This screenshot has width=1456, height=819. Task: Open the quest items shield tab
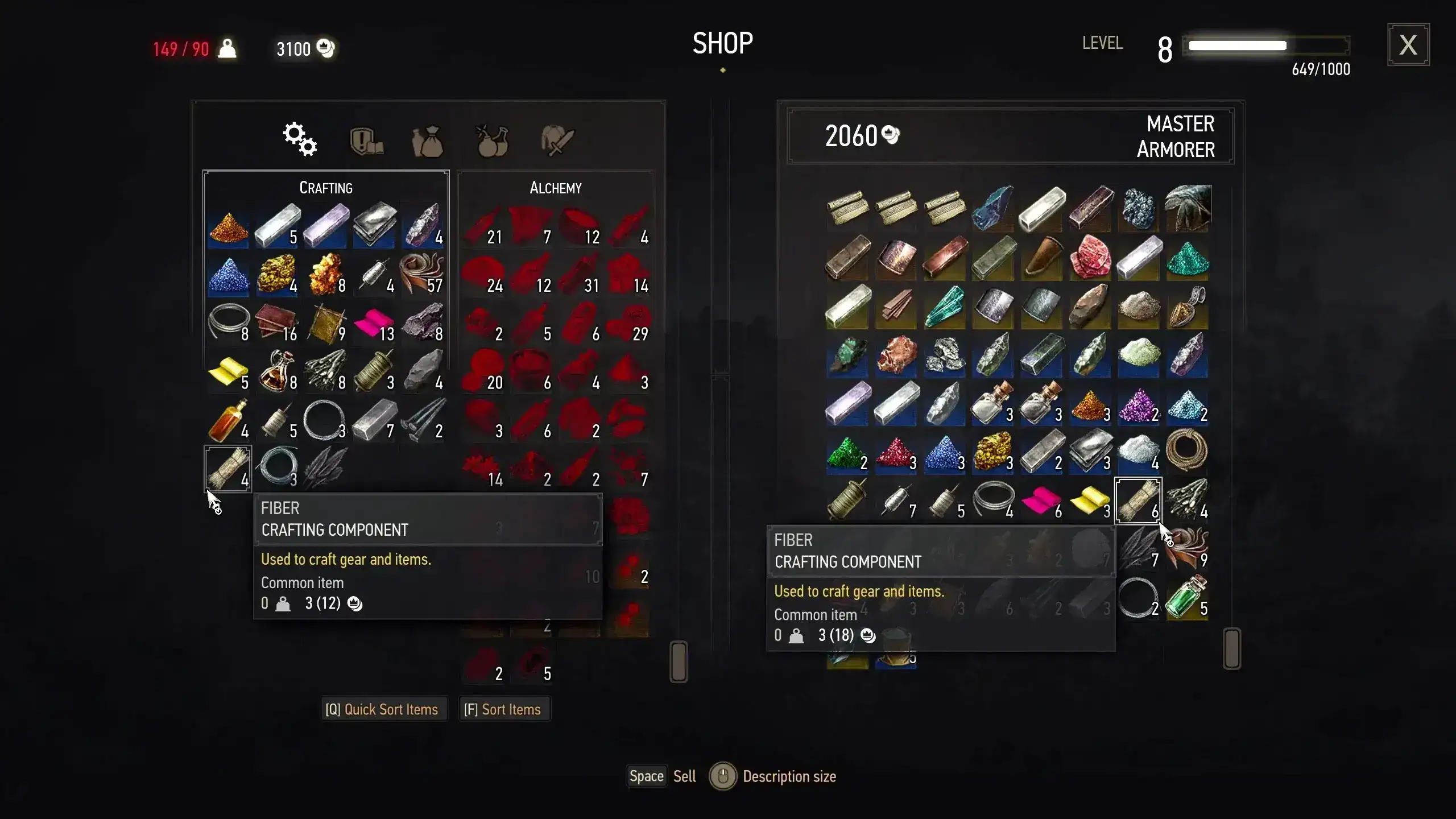[x=366, y=141]
